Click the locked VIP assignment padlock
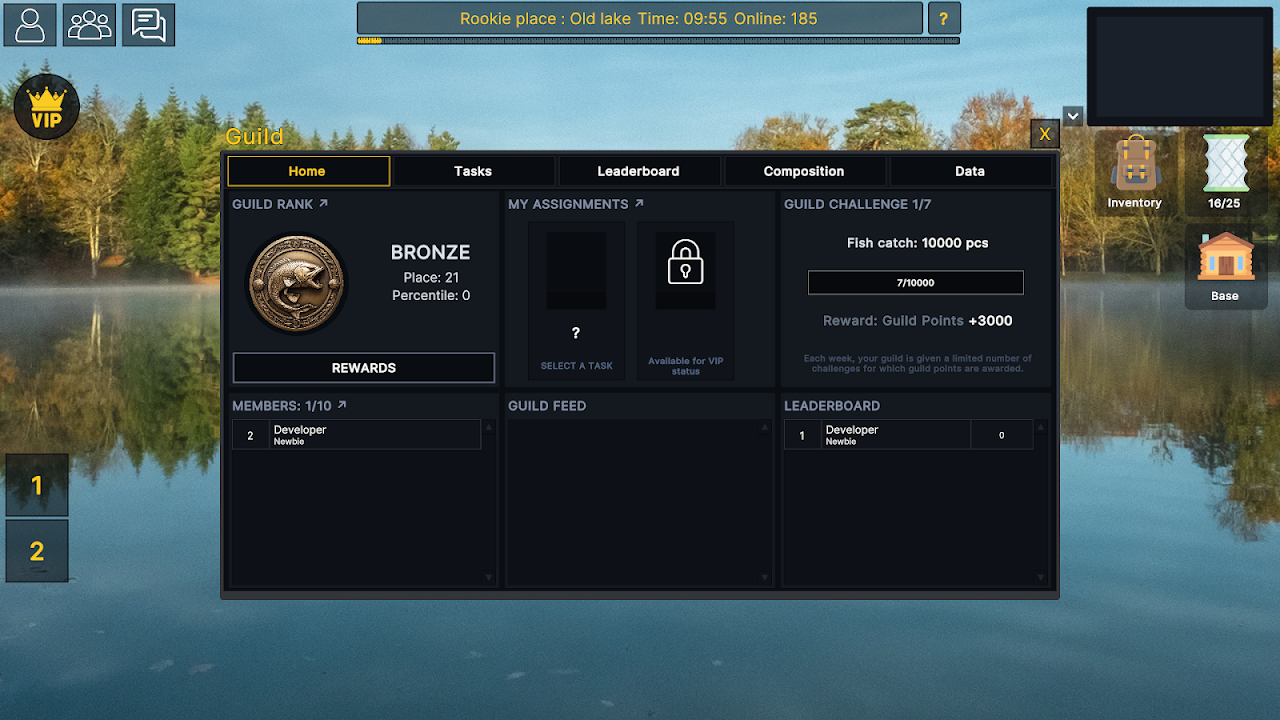The width and height of the screenshot is (1280, 720). [x=685, y=268]
